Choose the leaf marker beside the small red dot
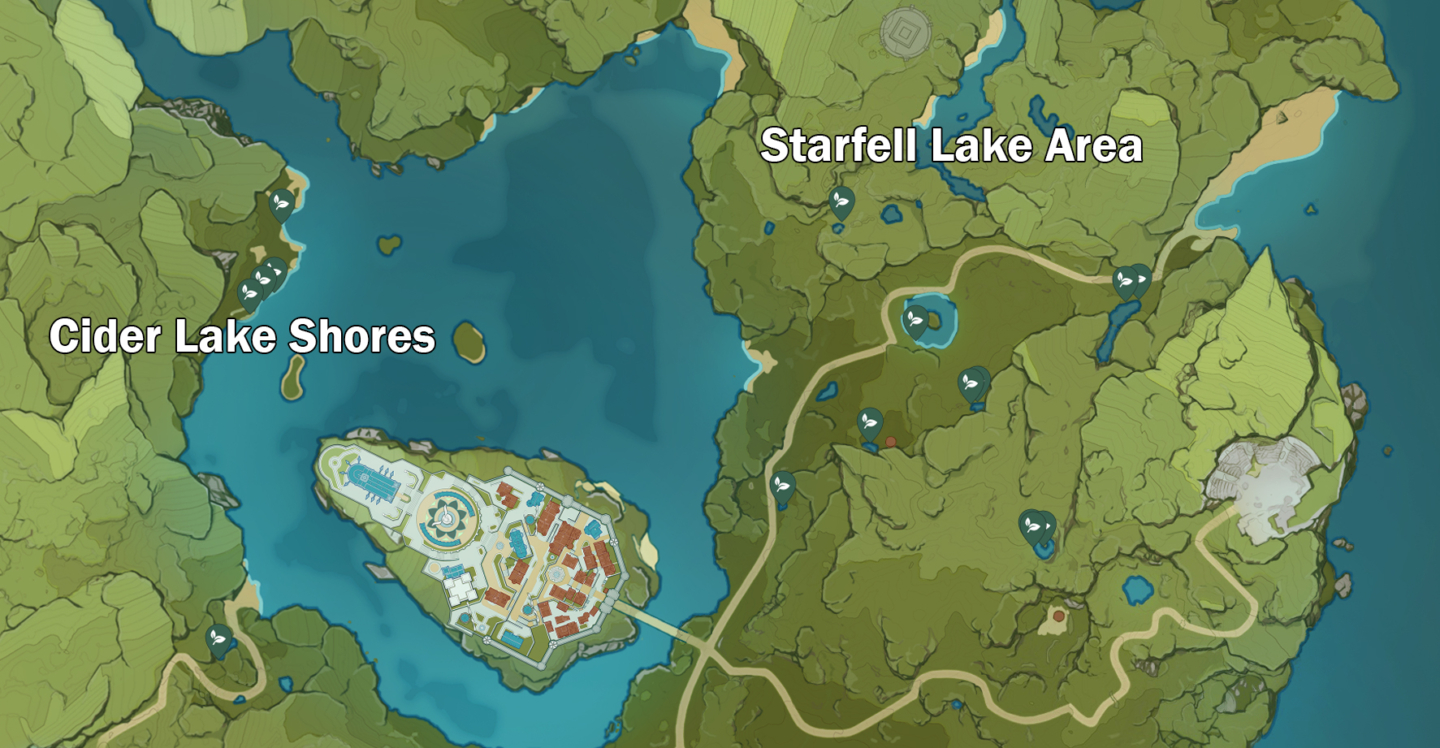The height and width of the screenshot is (748, 1440). click(x=870, y=423)
